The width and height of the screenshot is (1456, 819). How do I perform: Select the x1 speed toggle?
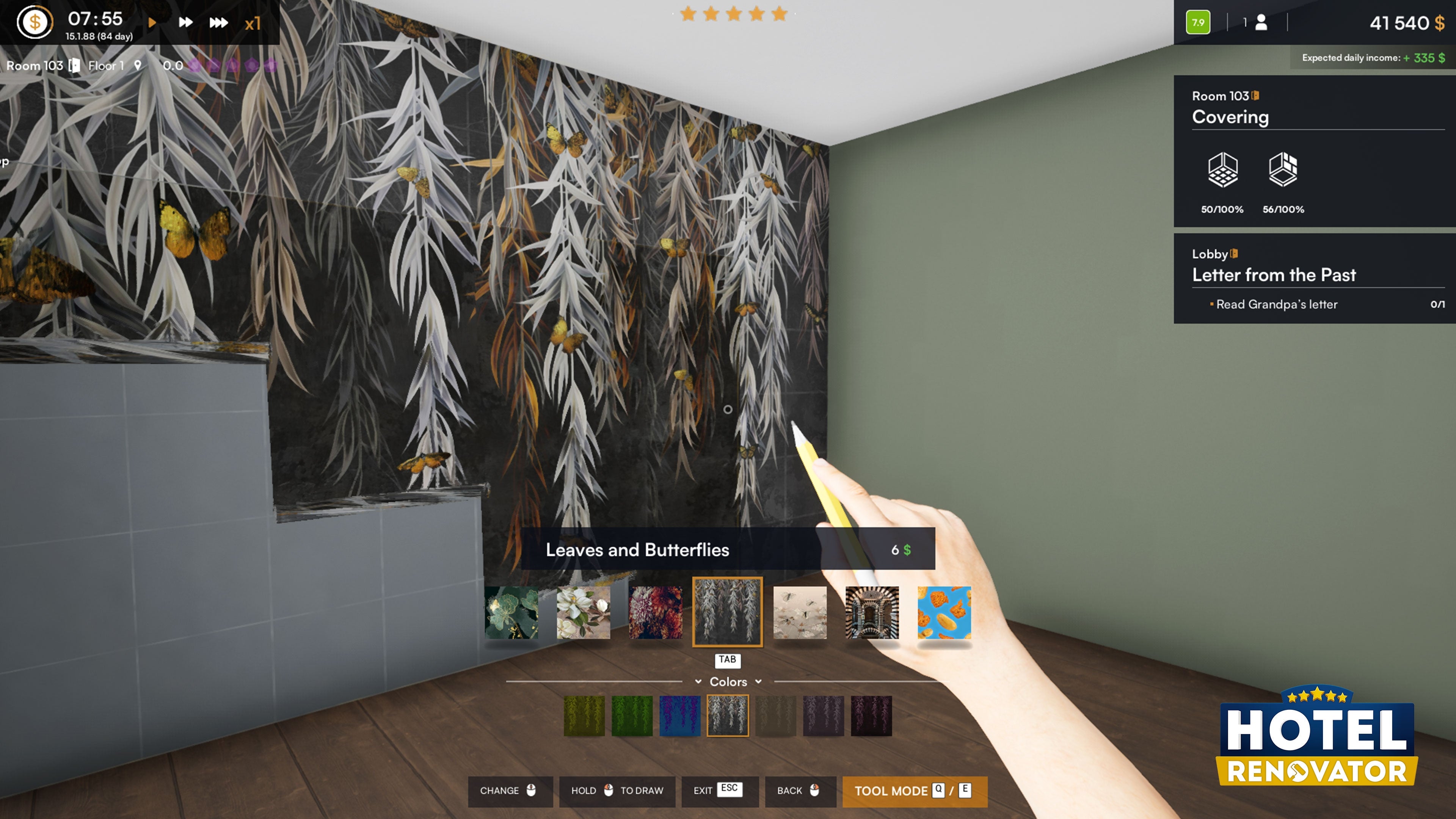point(253,23)
